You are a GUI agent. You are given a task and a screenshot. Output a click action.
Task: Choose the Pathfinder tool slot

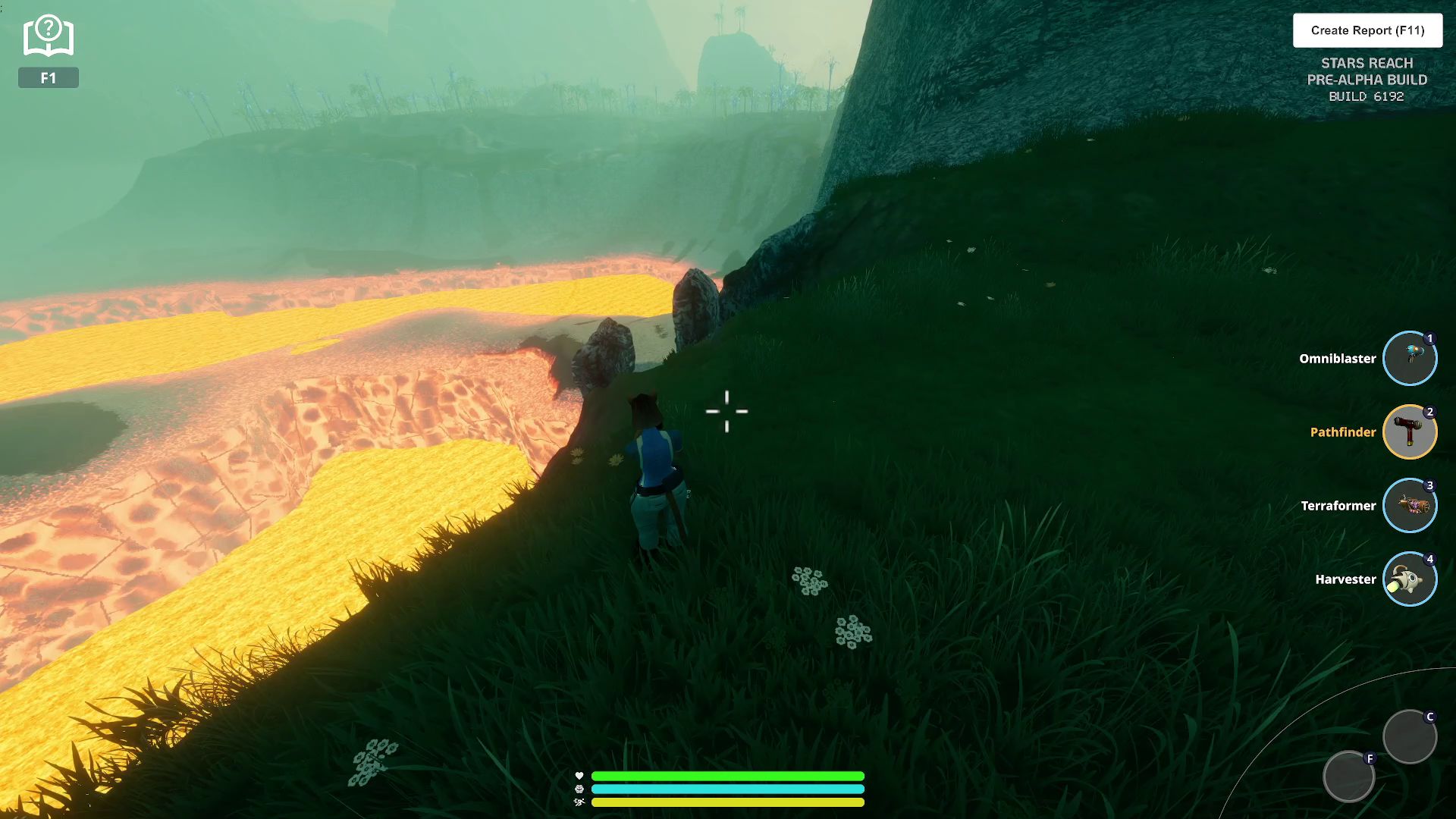(1409, 432)
